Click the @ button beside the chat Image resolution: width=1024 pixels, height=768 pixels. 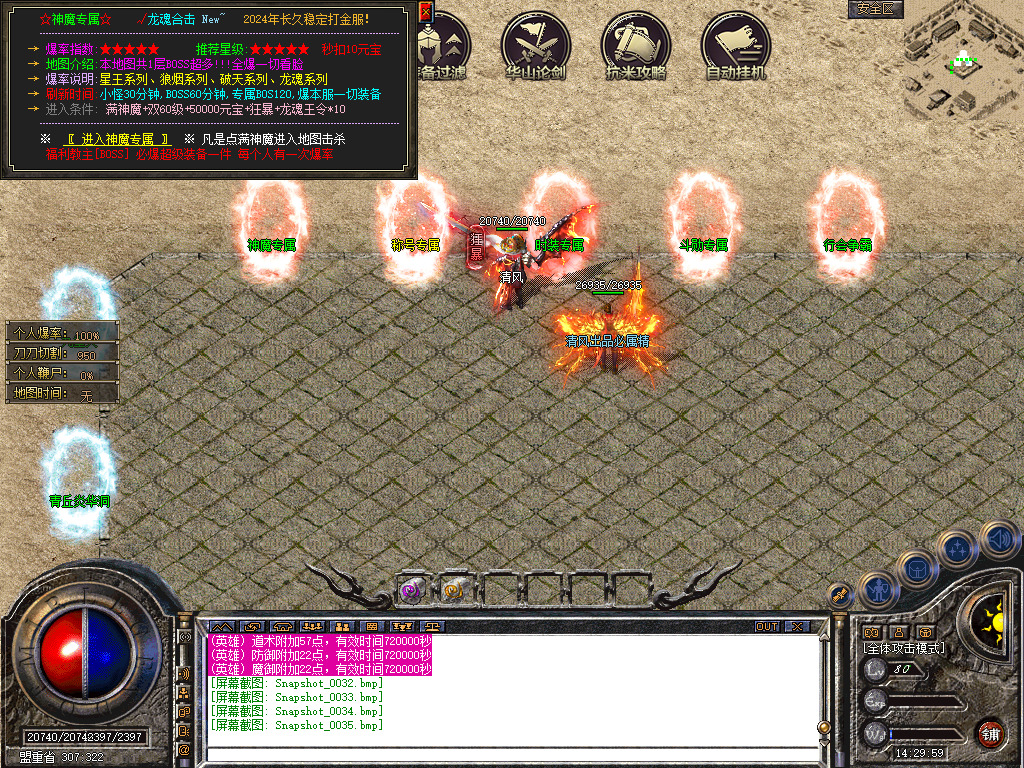[184, 749]
